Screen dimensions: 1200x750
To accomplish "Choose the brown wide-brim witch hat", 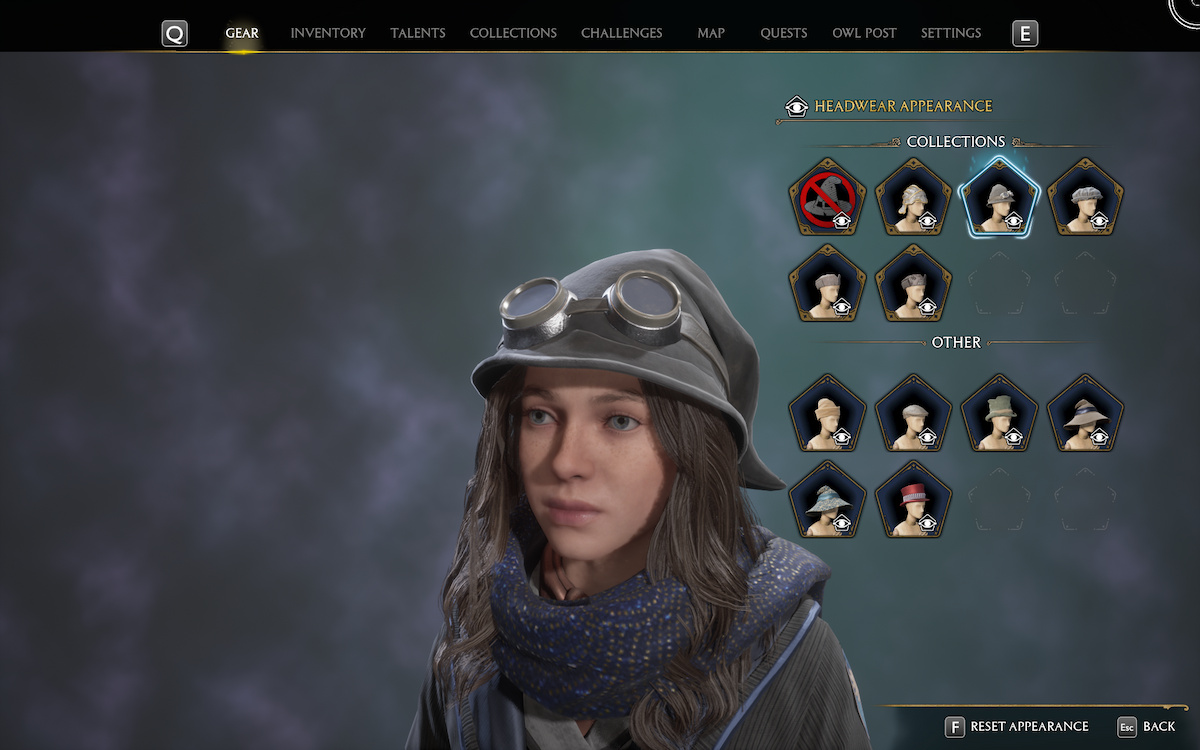I will pos(1085,413).
